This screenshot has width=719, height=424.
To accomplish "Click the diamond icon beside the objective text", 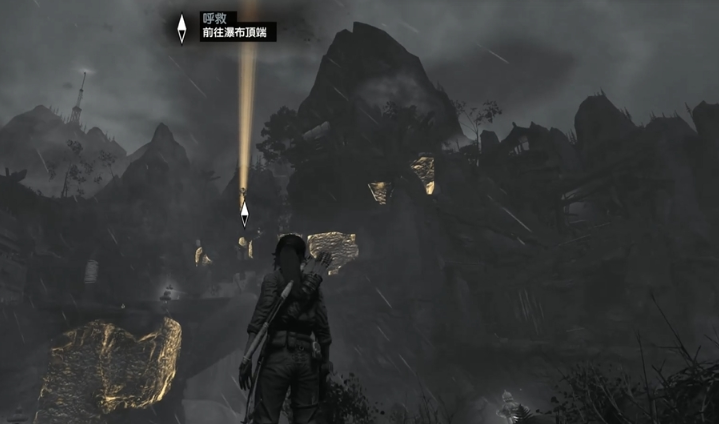I will point(181,28).
